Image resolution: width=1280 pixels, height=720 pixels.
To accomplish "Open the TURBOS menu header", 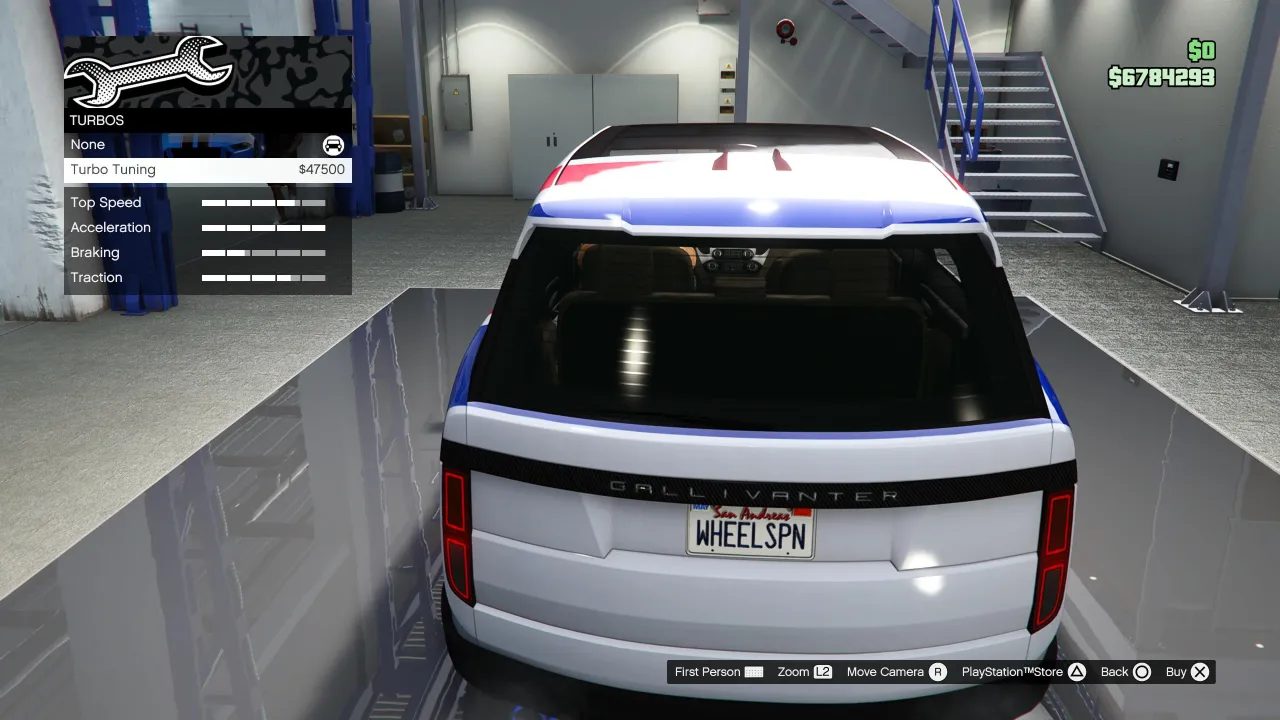I will [96, 120].
